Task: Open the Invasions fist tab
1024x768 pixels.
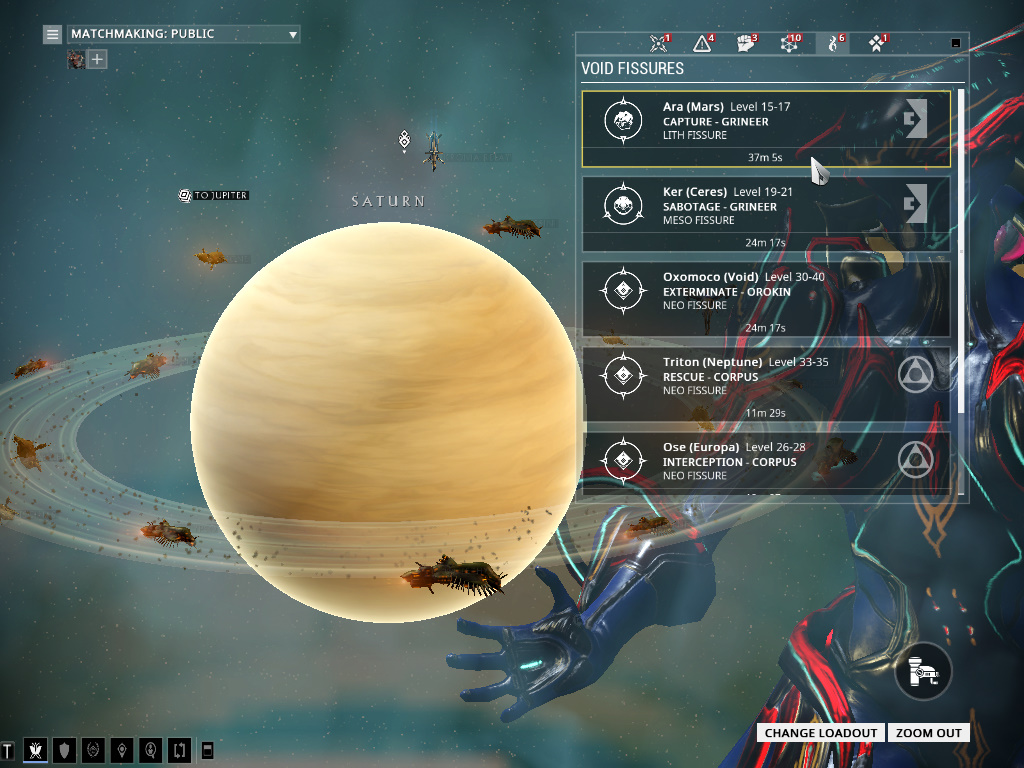Action: point(744,43)
